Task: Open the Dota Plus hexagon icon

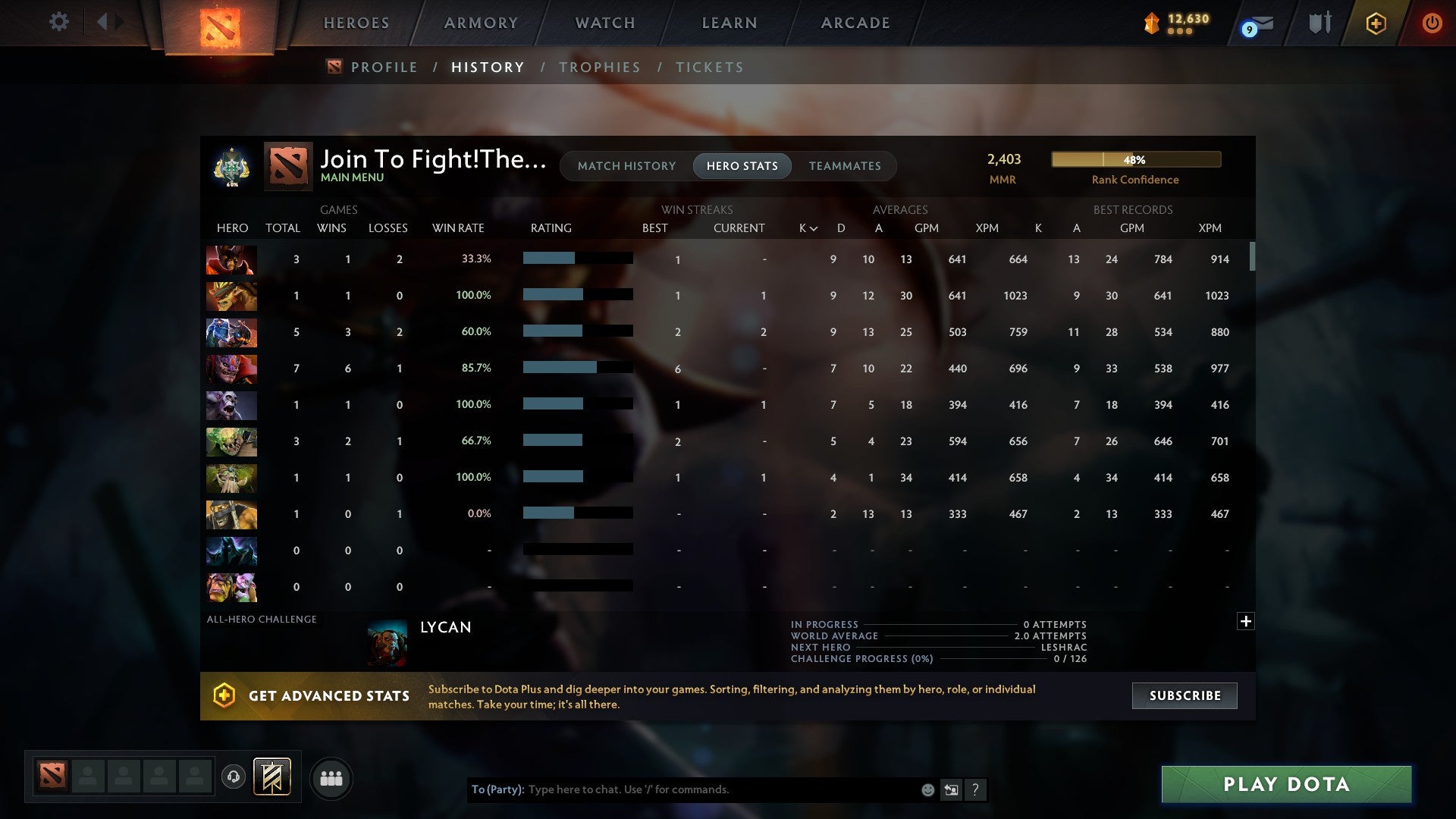Action: (1376, 23)
